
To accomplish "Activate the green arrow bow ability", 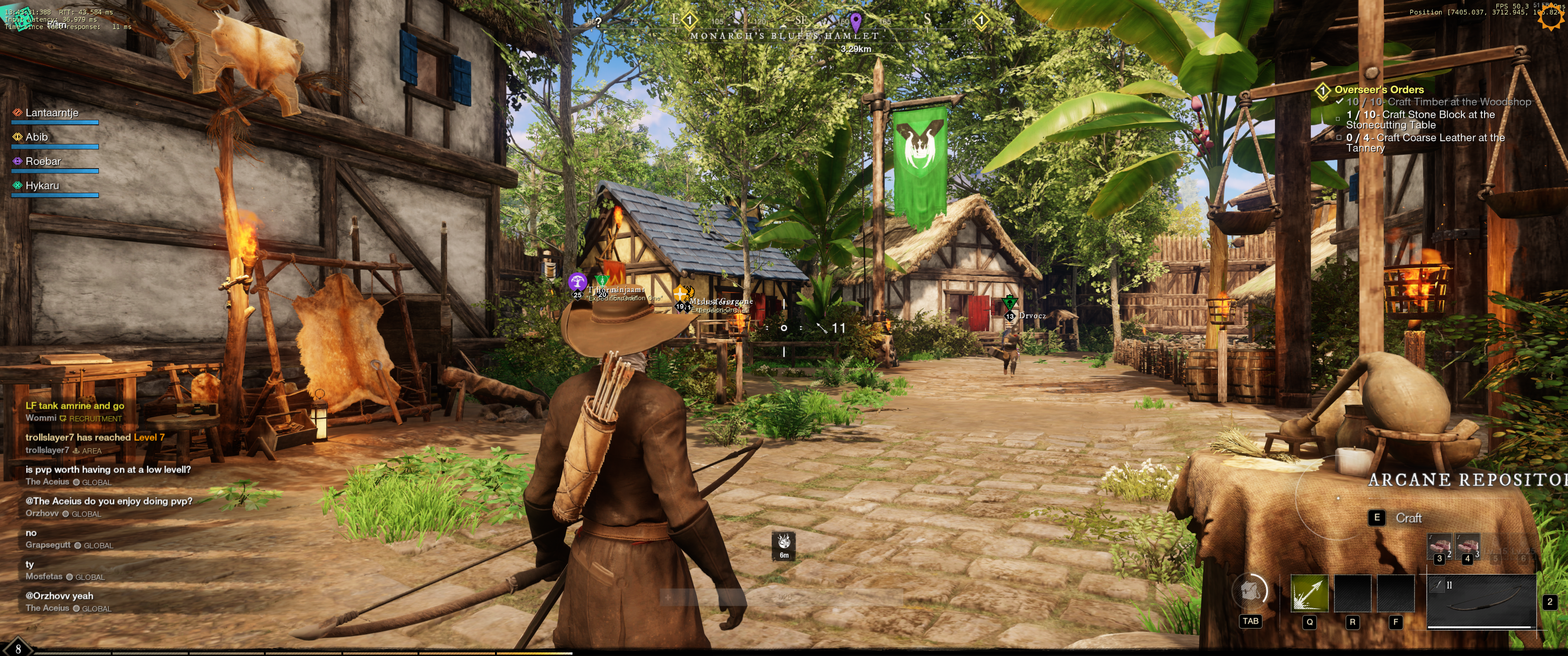I will [1309, 593].
